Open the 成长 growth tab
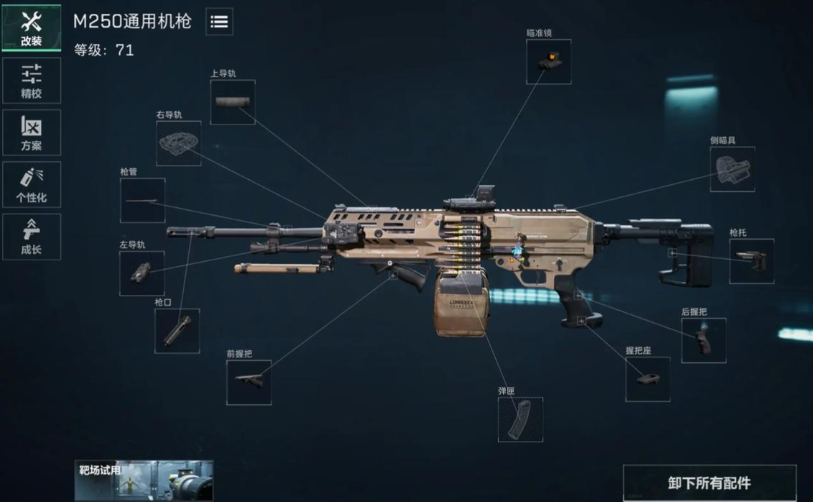The height and width of the screenshot is (502, 813). pos(31,236)
